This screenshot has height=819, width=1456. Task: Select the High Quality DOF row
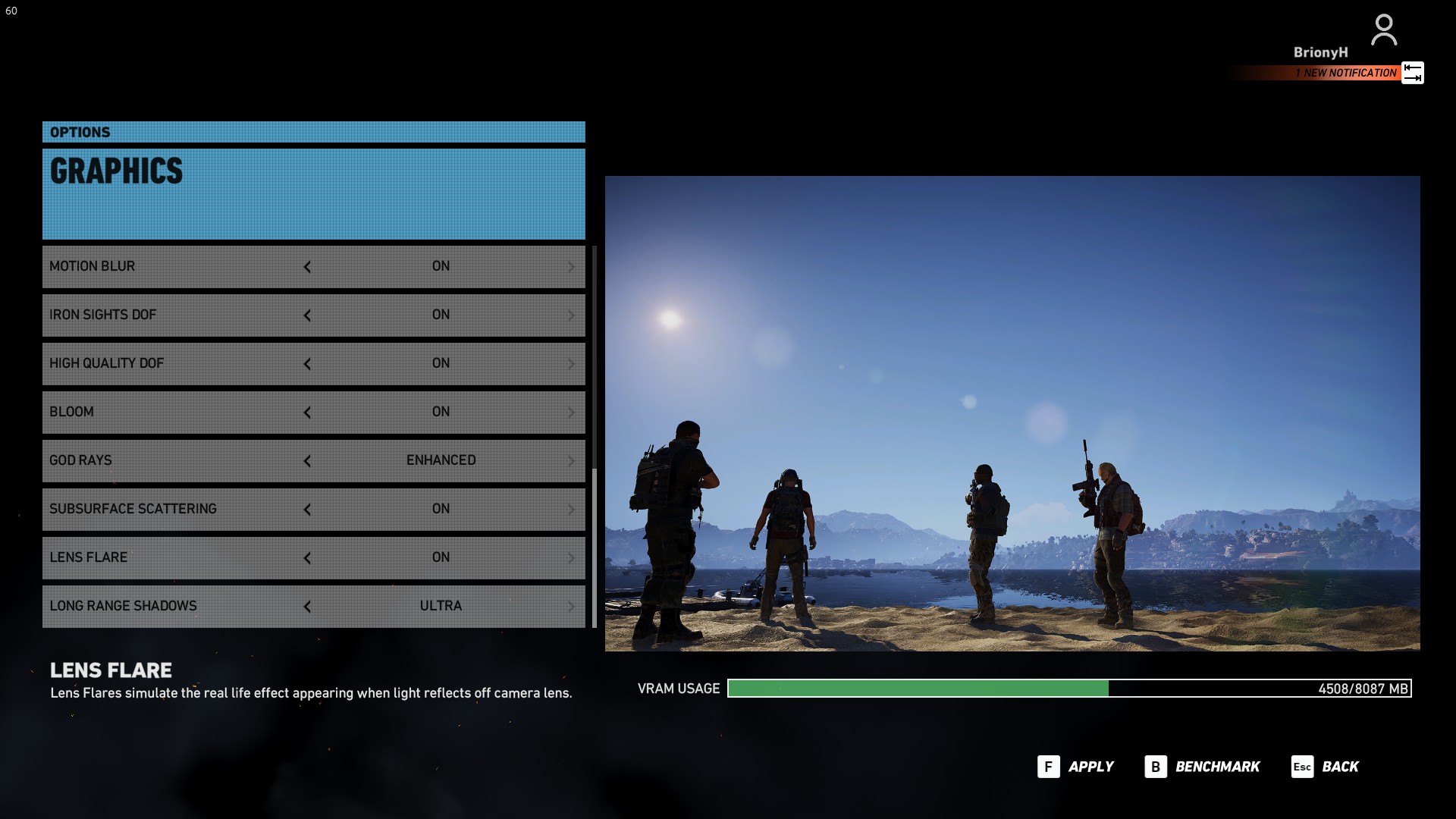coord(174,363)
